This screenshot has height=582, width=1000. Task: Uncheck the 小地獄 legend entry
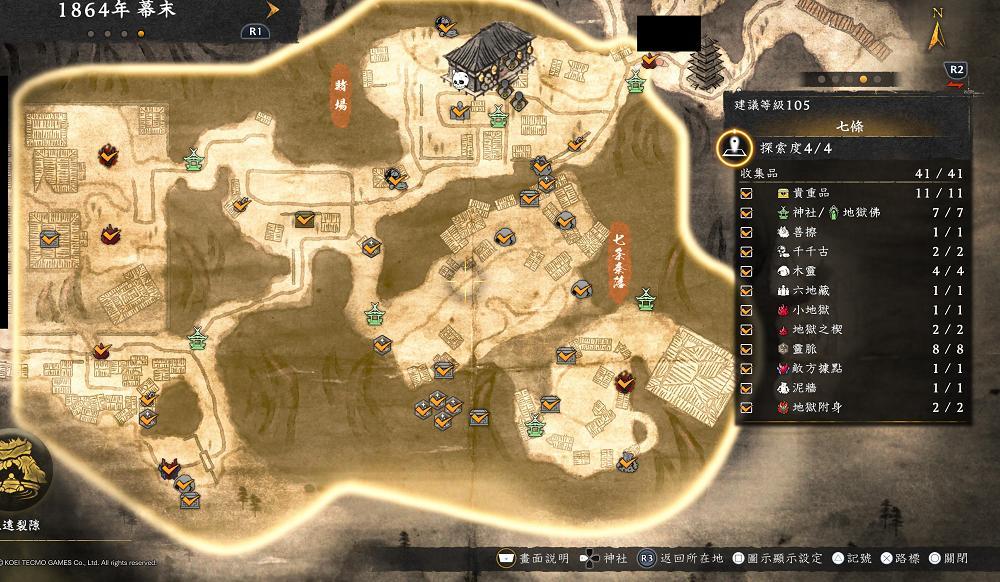[x=746, y=310]
